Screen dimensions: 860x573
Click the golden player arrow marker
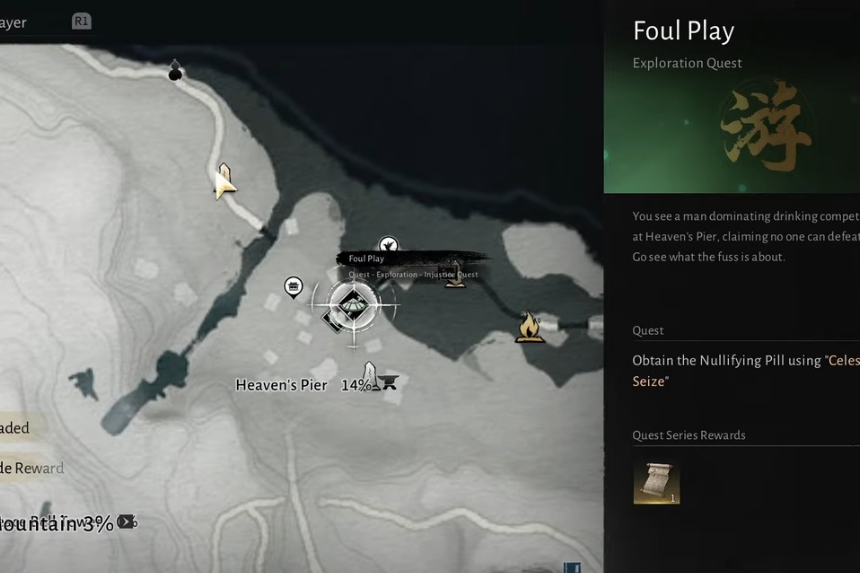coord(224,181)
